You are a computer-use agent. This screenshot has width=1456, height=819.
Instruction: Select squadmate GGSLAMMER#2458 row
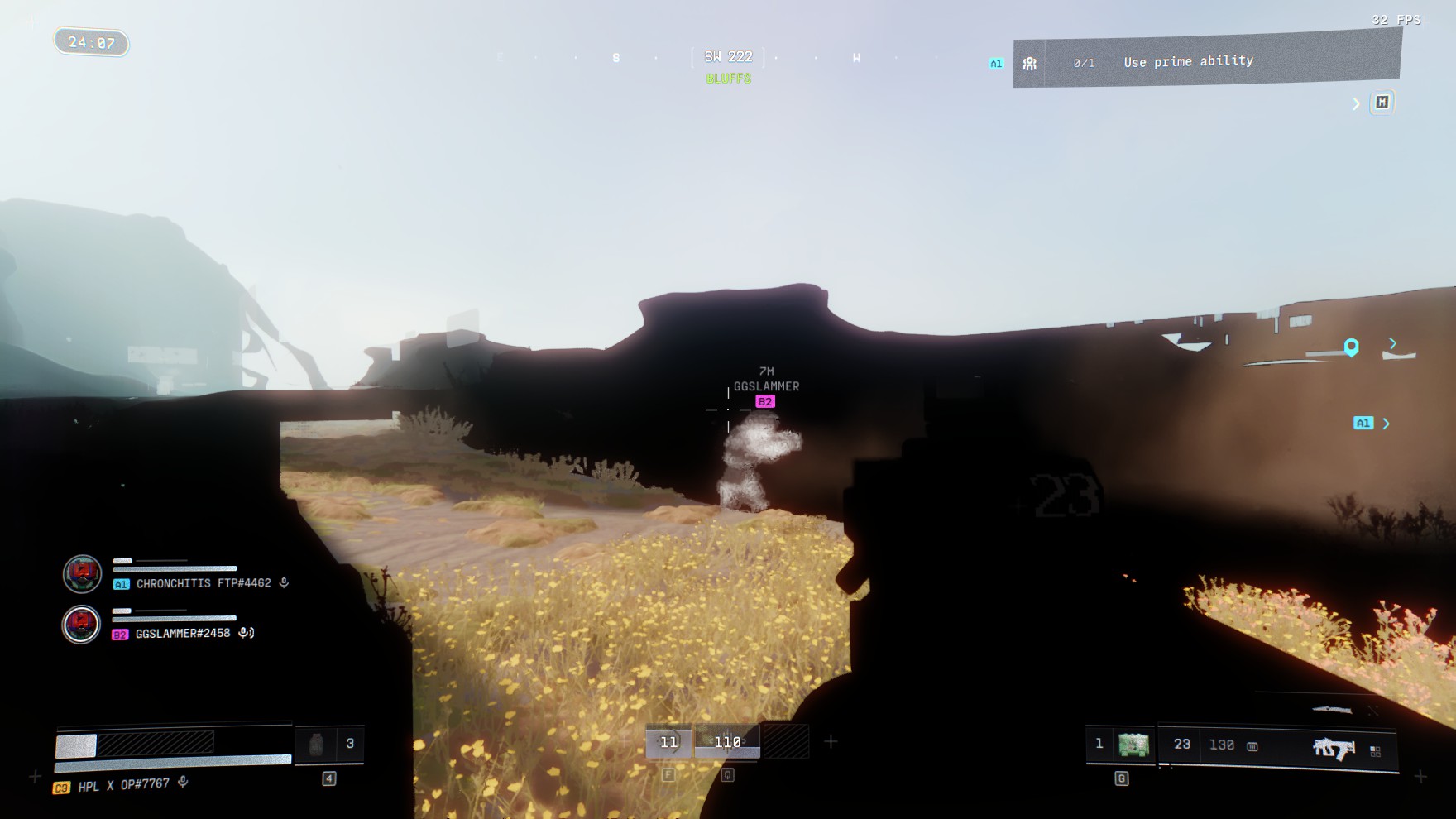point(183,634)
